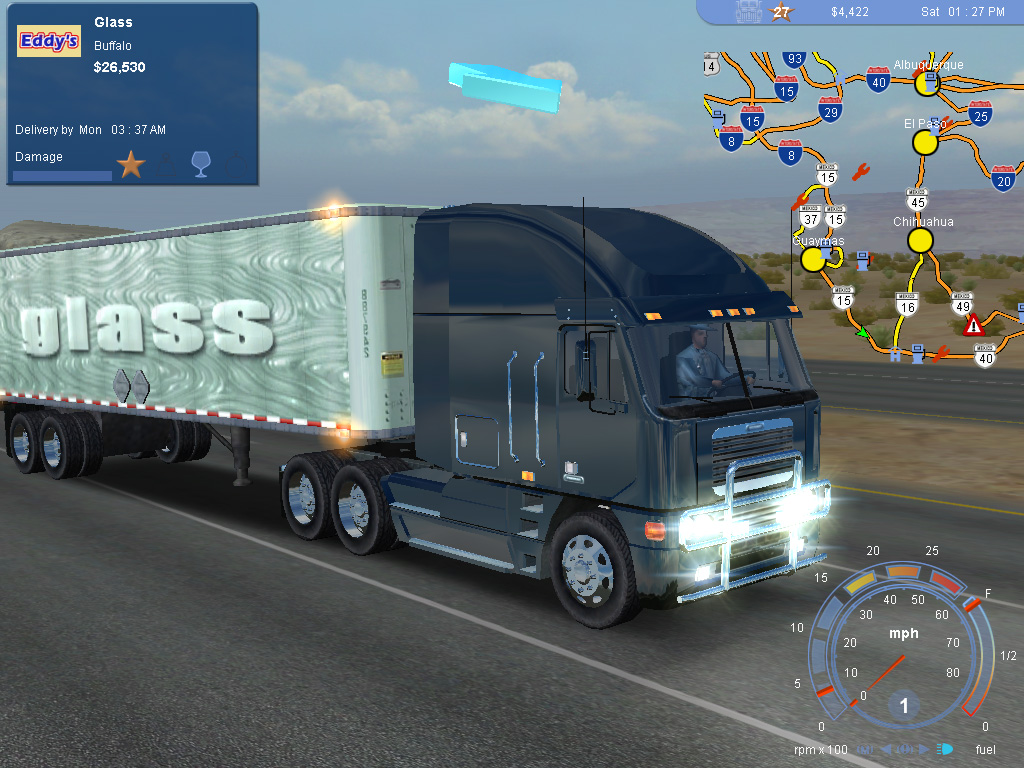Screen dimensions: 1024x768
Task: Choose the Chihuahua city marker
Action: tap(920, 240)
